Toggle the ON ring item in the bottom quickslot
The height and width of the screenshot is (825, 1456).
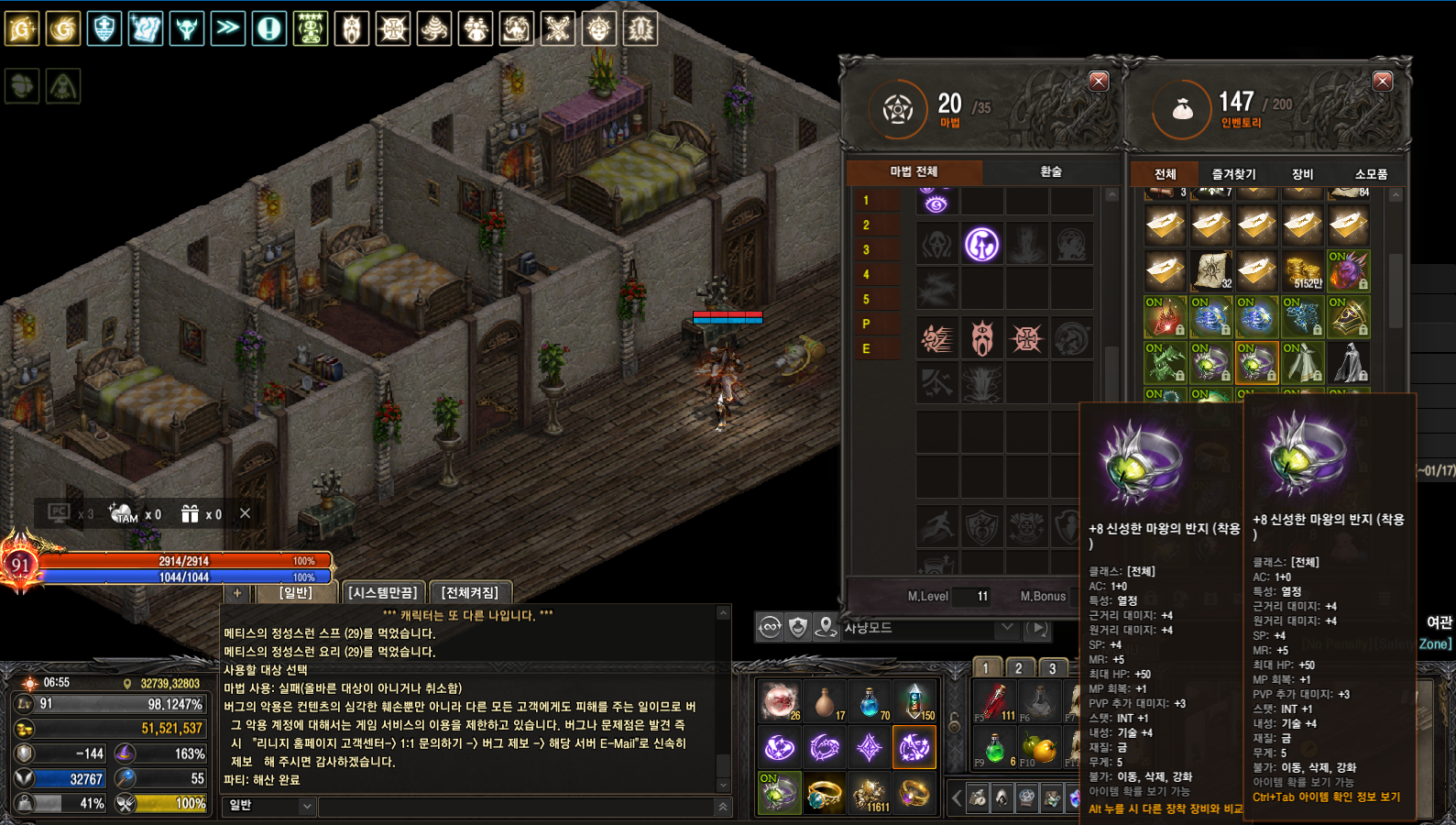coord(780,792)
